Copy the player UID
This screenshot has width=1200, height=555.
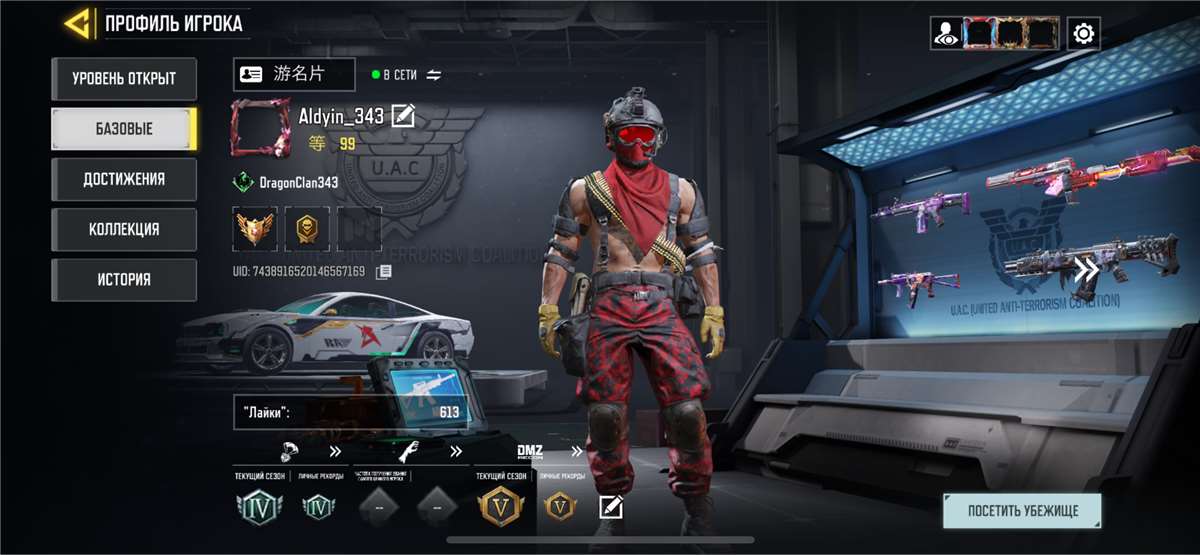coord(384,271)
